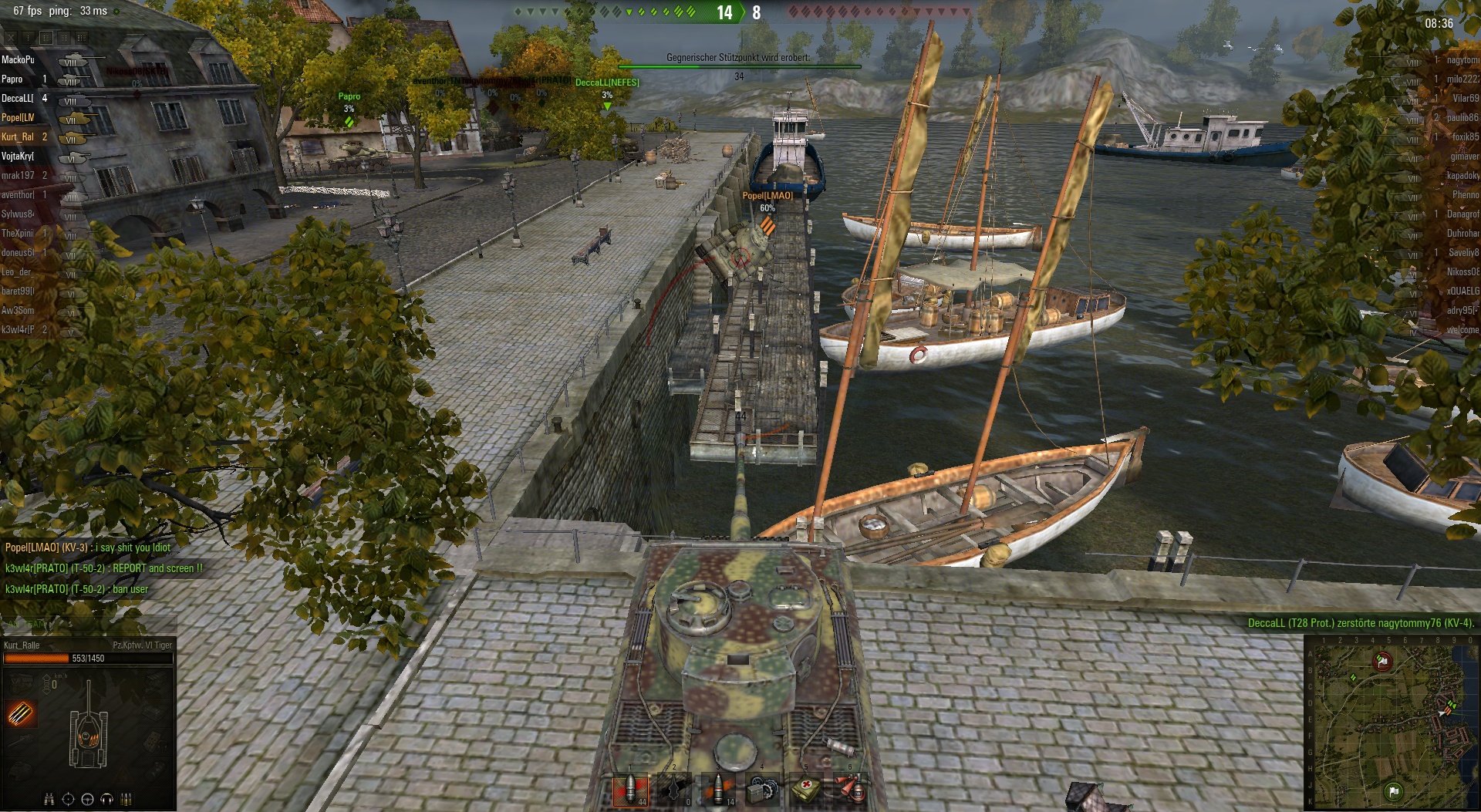Click the commander binoculars crew icon
This screenshot has height=812, width=1481.
[x=49, y=799]
